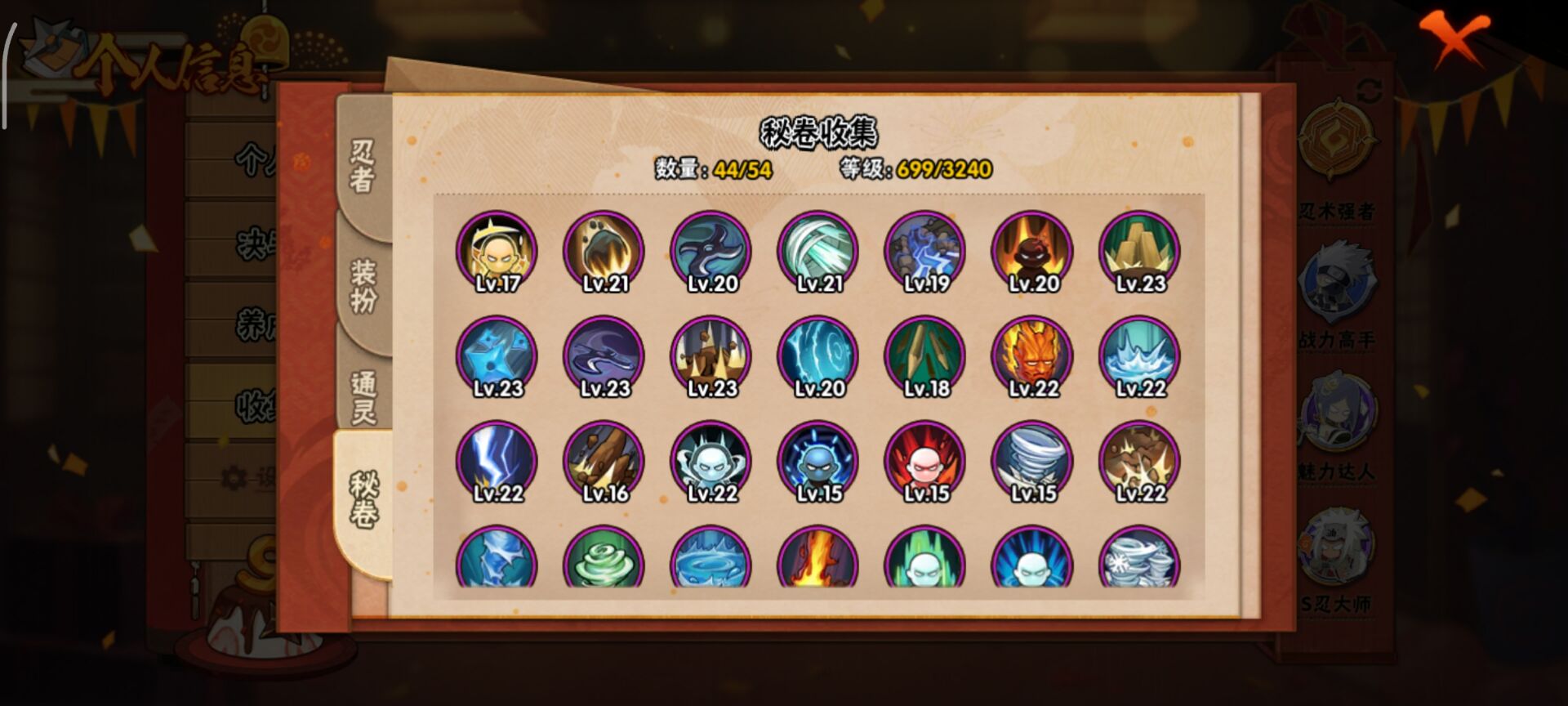Switch to the 装扮 tab

[x=364, y=284]
